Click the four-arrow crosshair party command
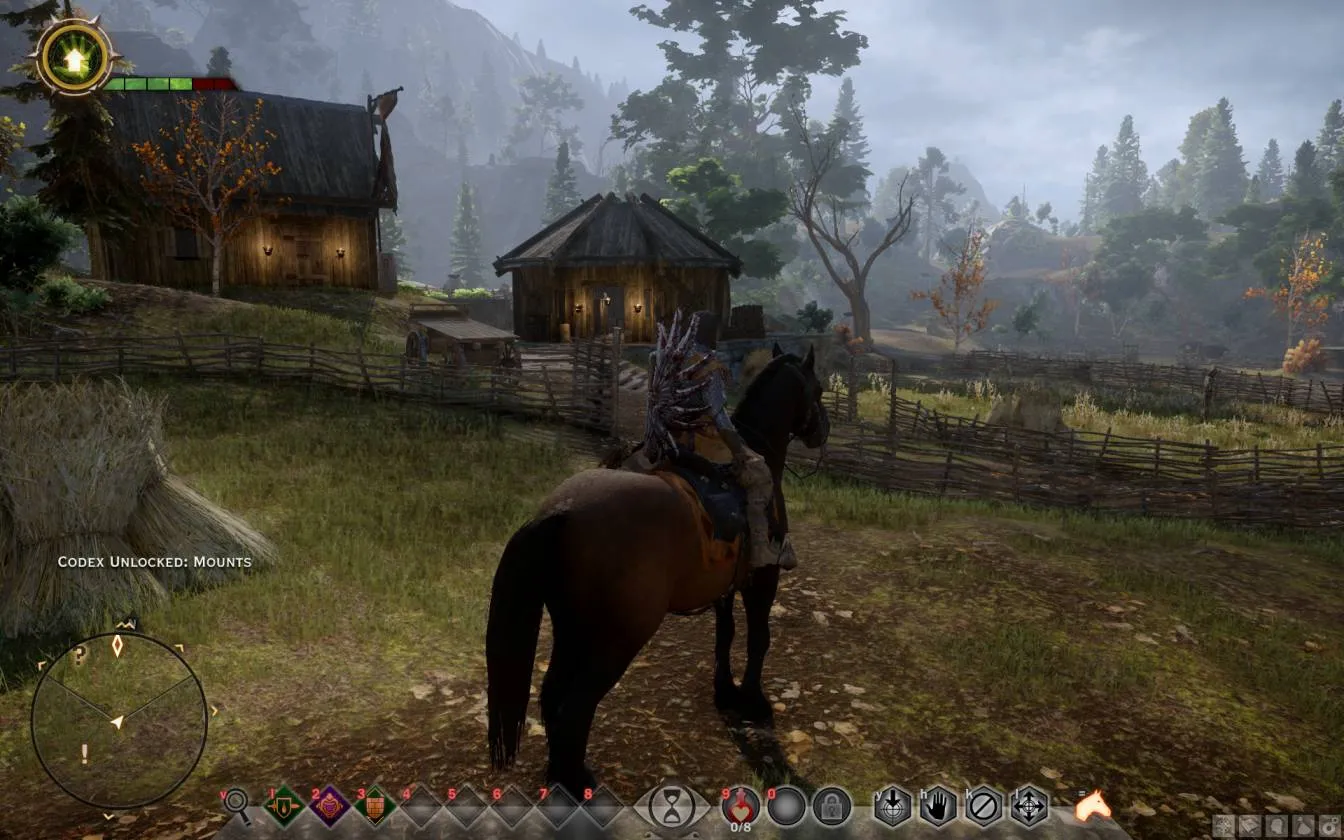Screen dimensions: 1344x840 pyautogui.click(x=1029, y=805)
